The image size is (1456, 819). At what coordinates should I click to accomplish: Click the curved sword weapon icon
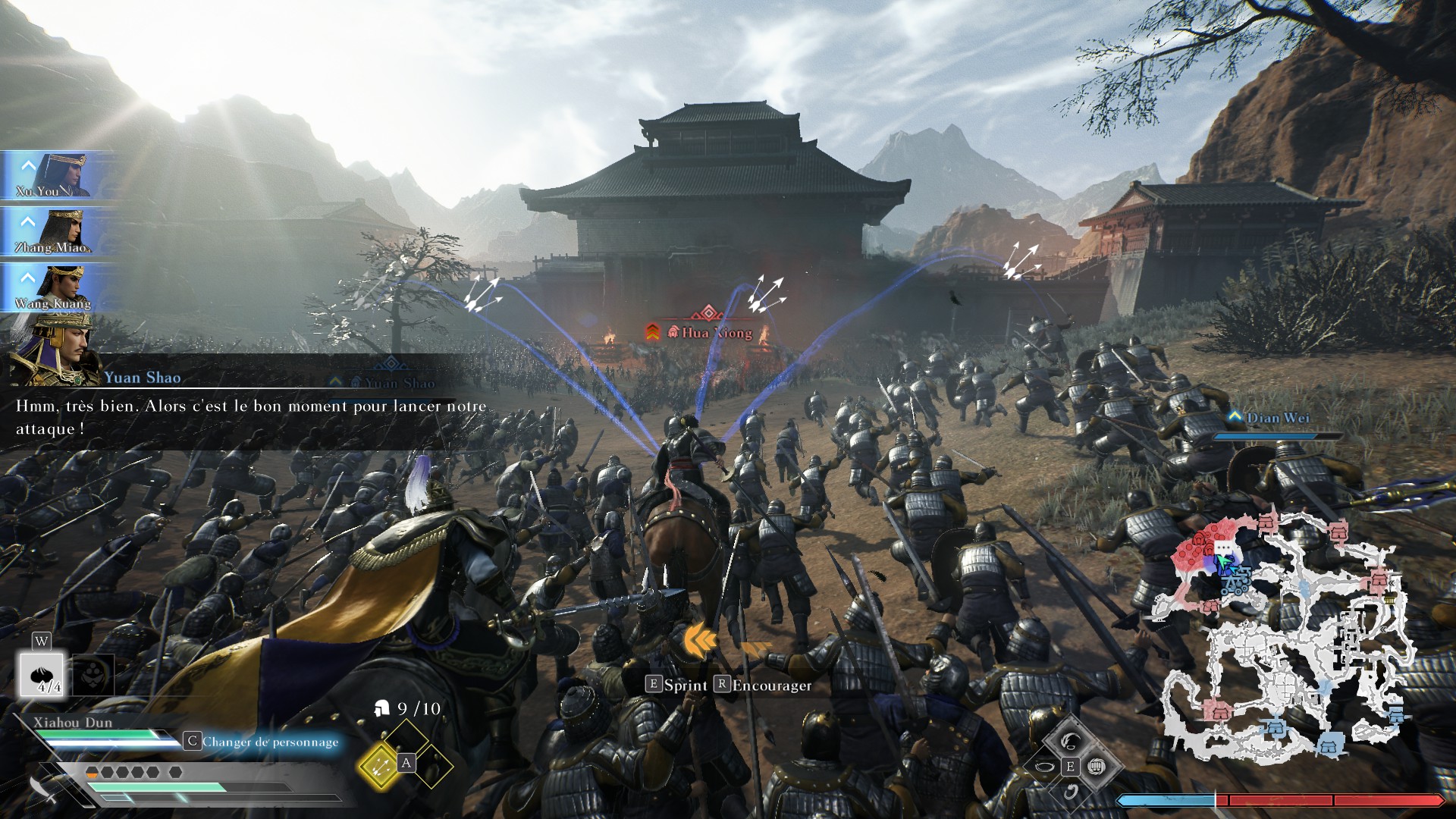coord(44,789)
